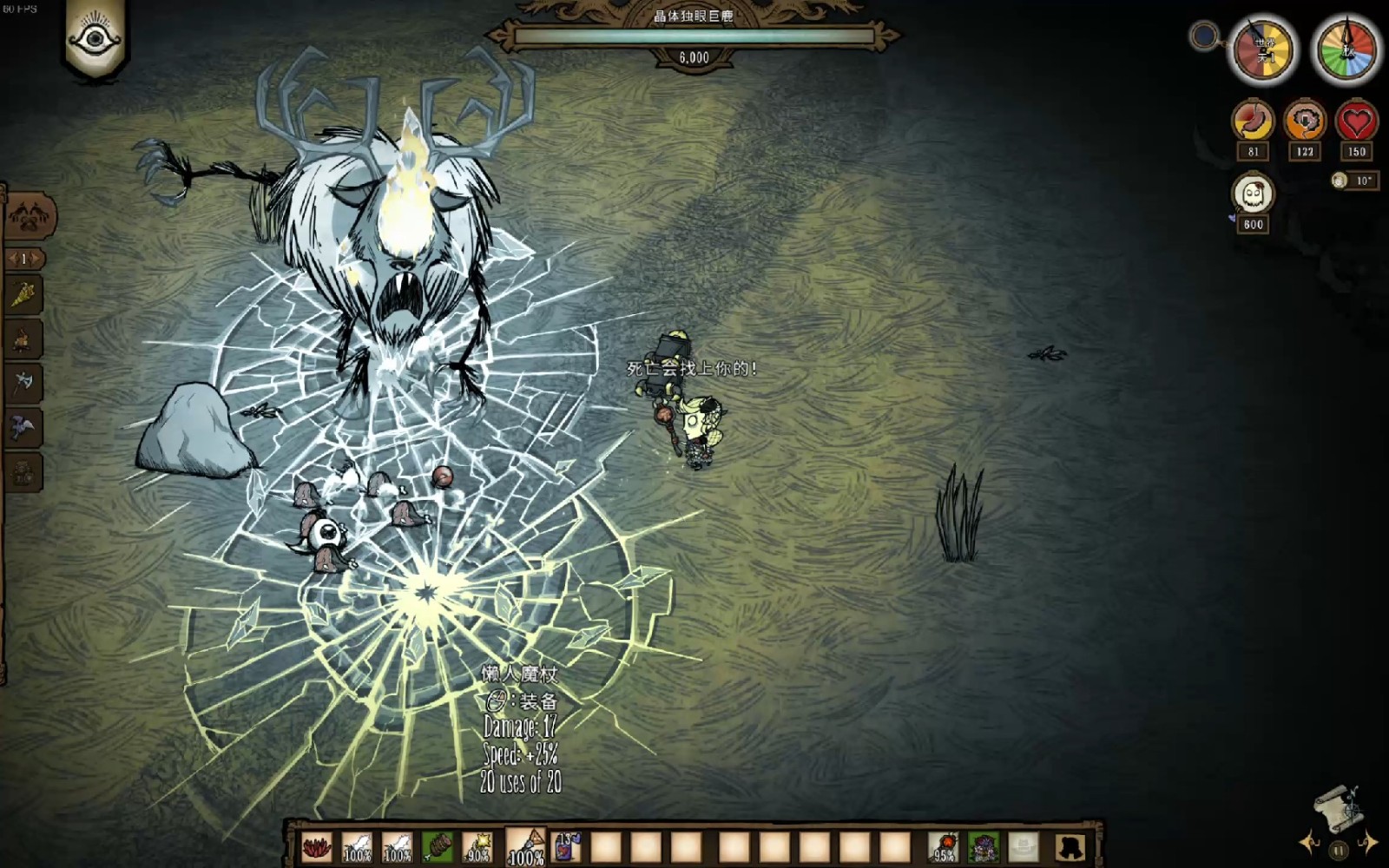Select the yellow grass tuft crafting recipe
1389x868 pixels.
click(x=23, y=295)
